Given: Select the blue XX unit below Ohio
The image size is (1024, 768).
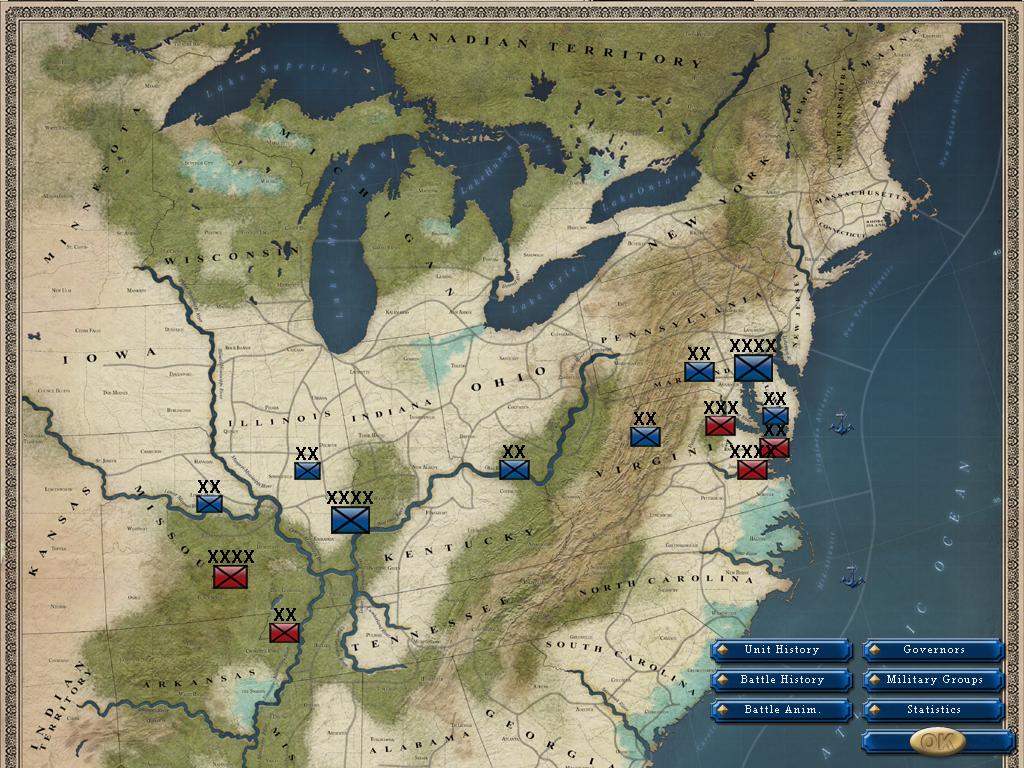Looking at the screenshot, I should (x=514, y=469).
